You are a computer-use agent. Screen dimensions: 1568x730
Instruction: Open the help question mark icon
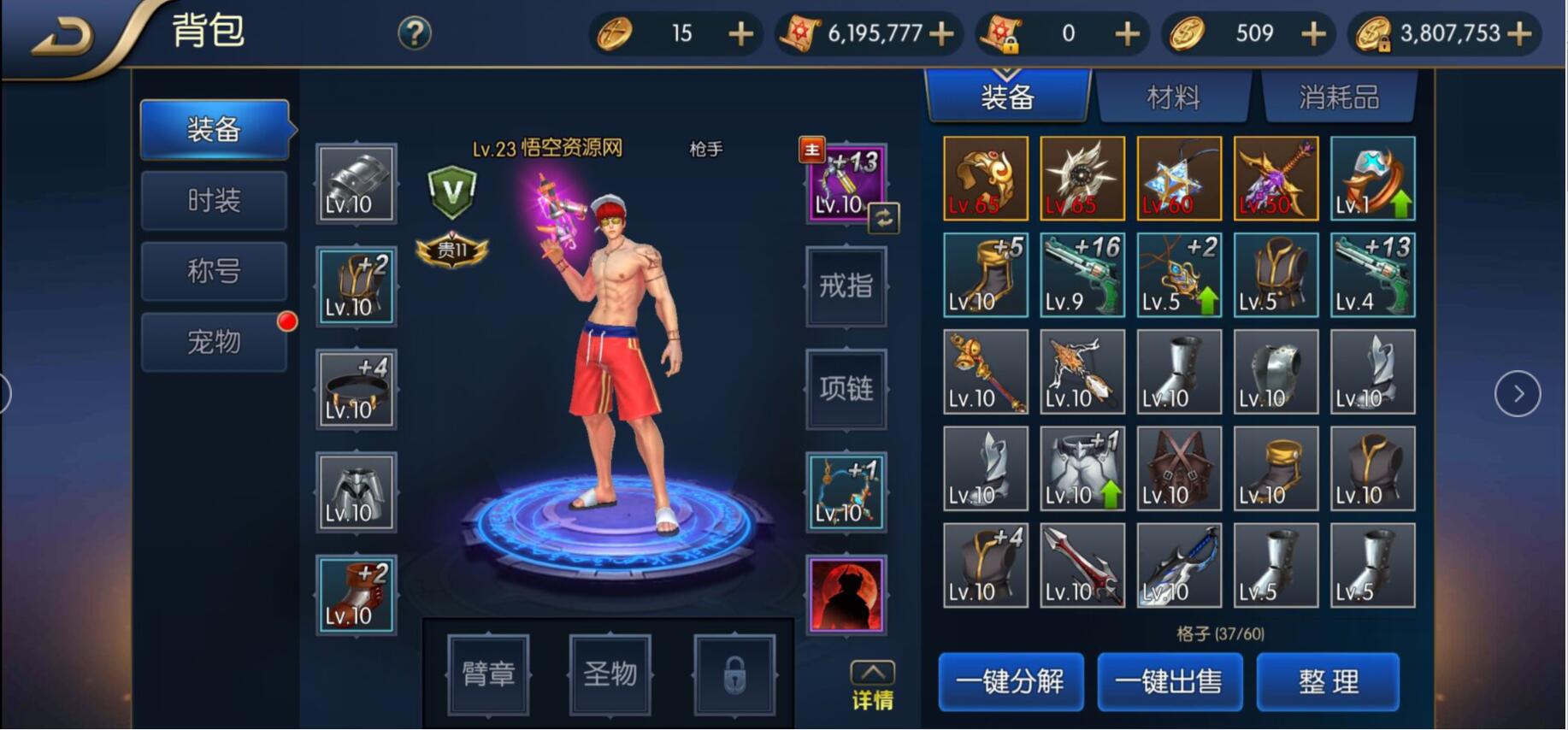414,32
